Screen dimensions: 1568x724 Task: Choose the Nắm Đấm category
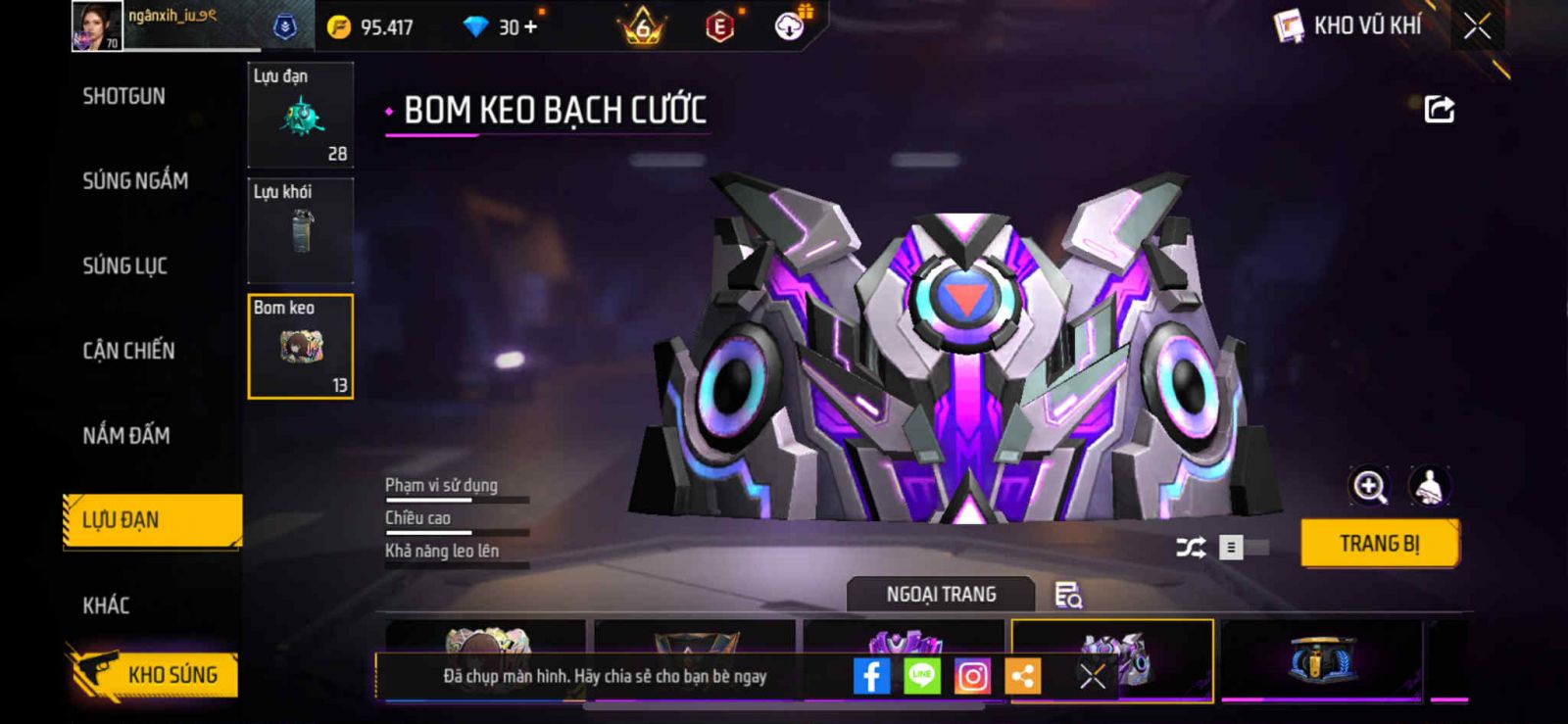pyautogui.click(x=125, y=435)
